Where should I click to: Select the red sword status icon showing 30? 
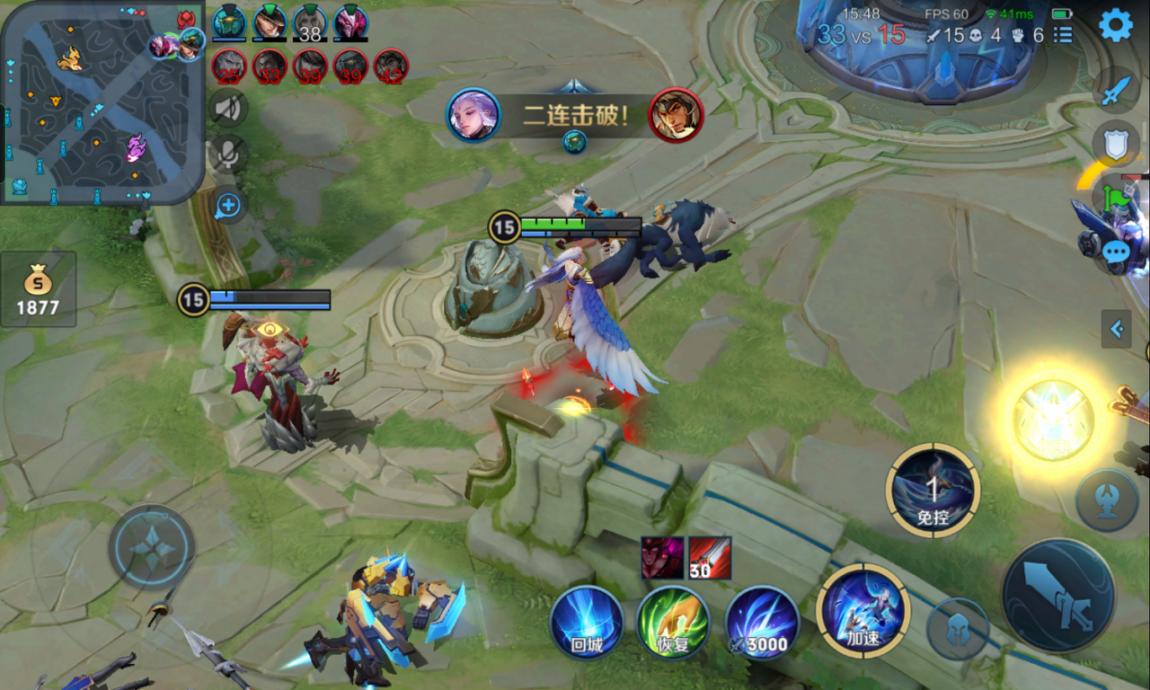tap(709, 558)
